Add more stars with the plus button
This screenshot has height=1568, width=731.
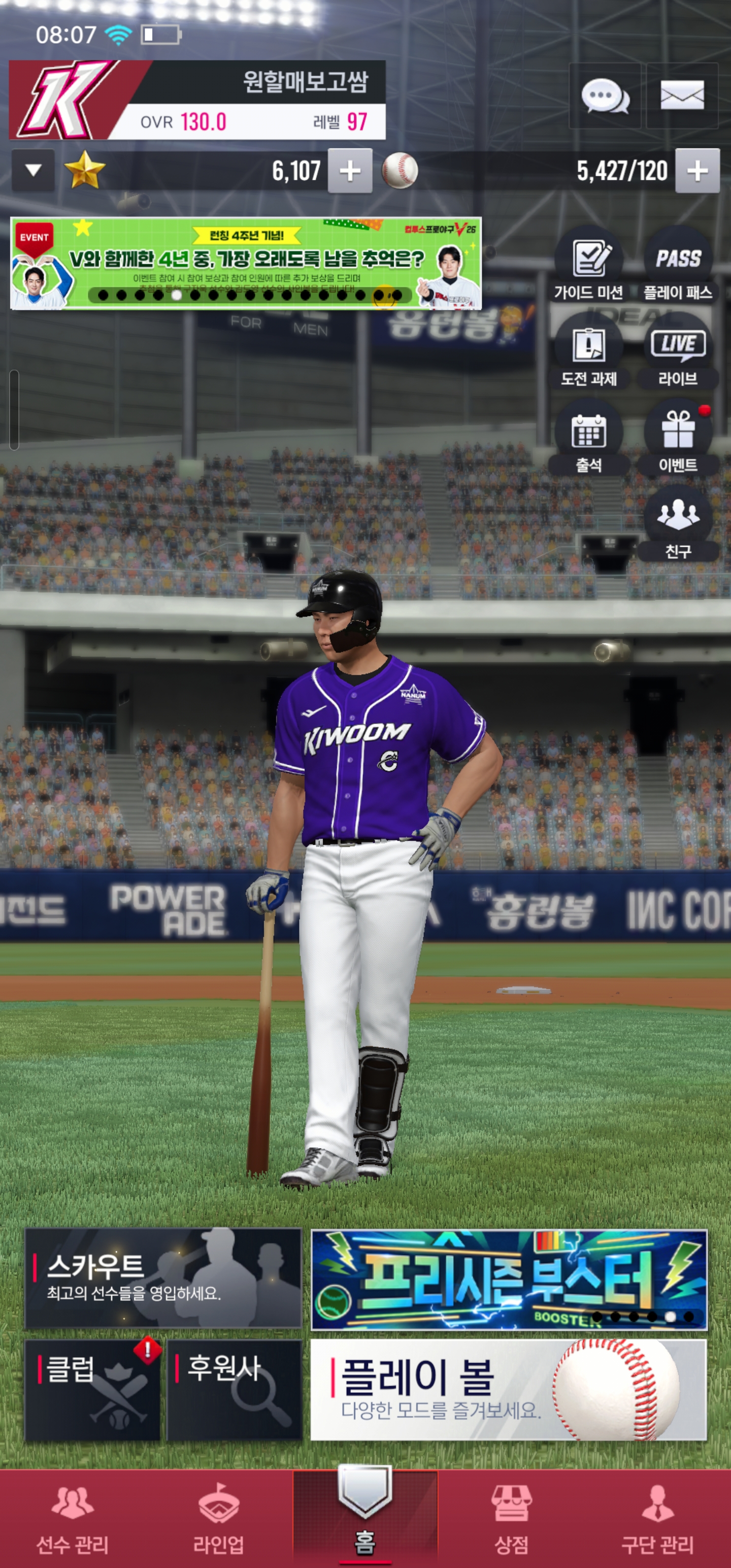point(350,171)
